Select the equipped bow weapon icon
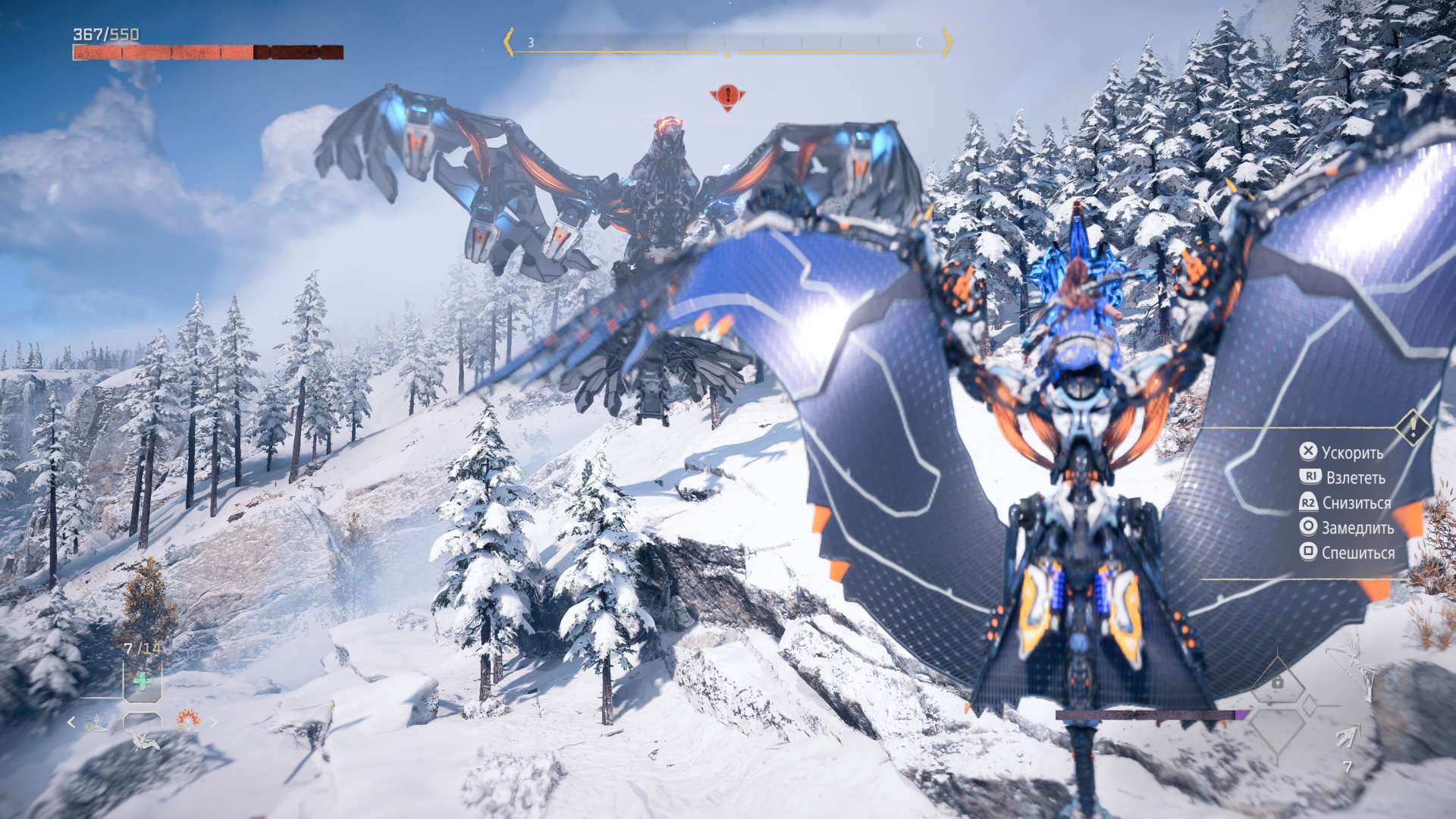The width and height of the screenshot is (1456, 819). click(1354, 669)
